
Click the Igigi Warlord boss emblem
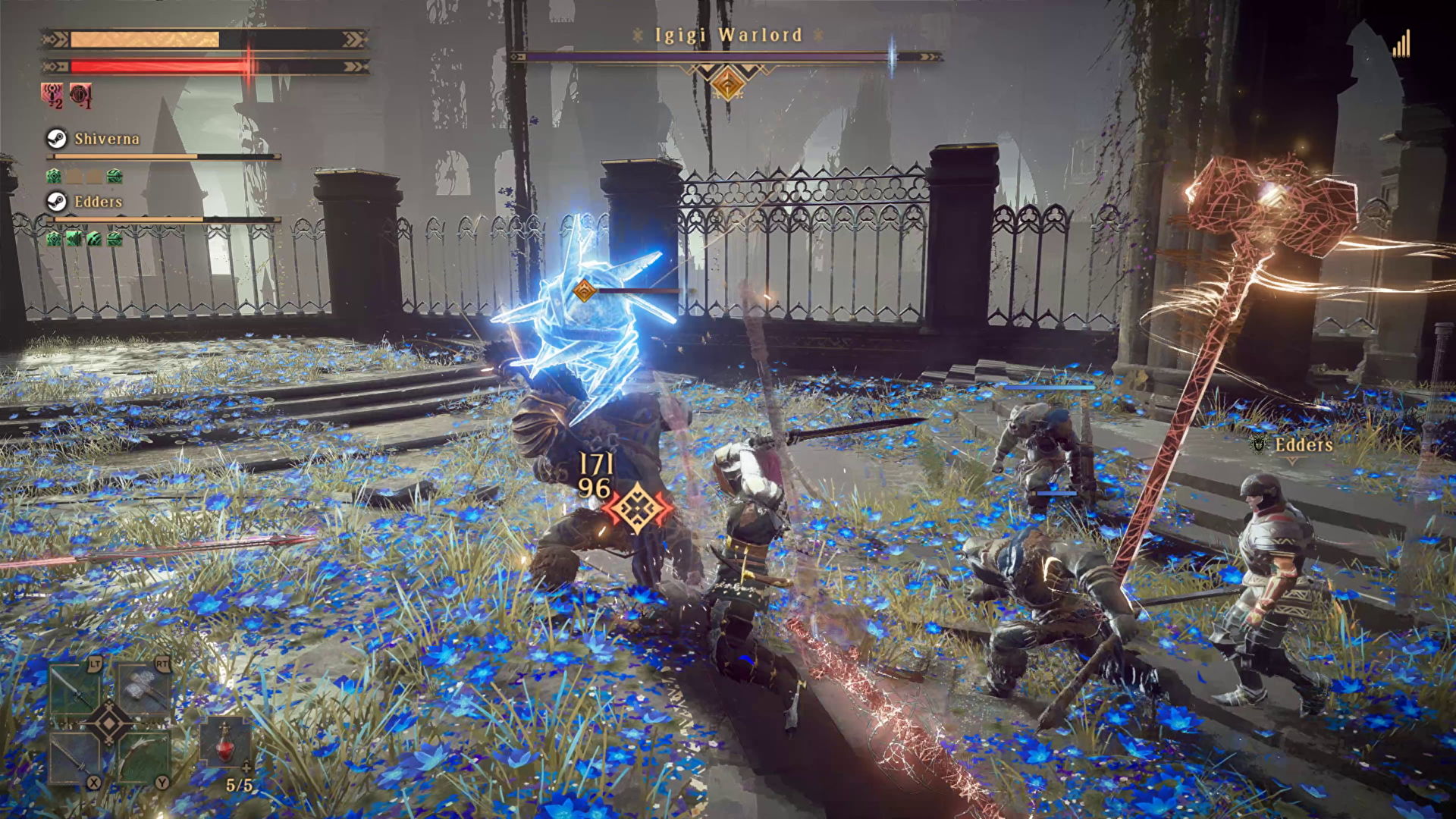point(726,82)
